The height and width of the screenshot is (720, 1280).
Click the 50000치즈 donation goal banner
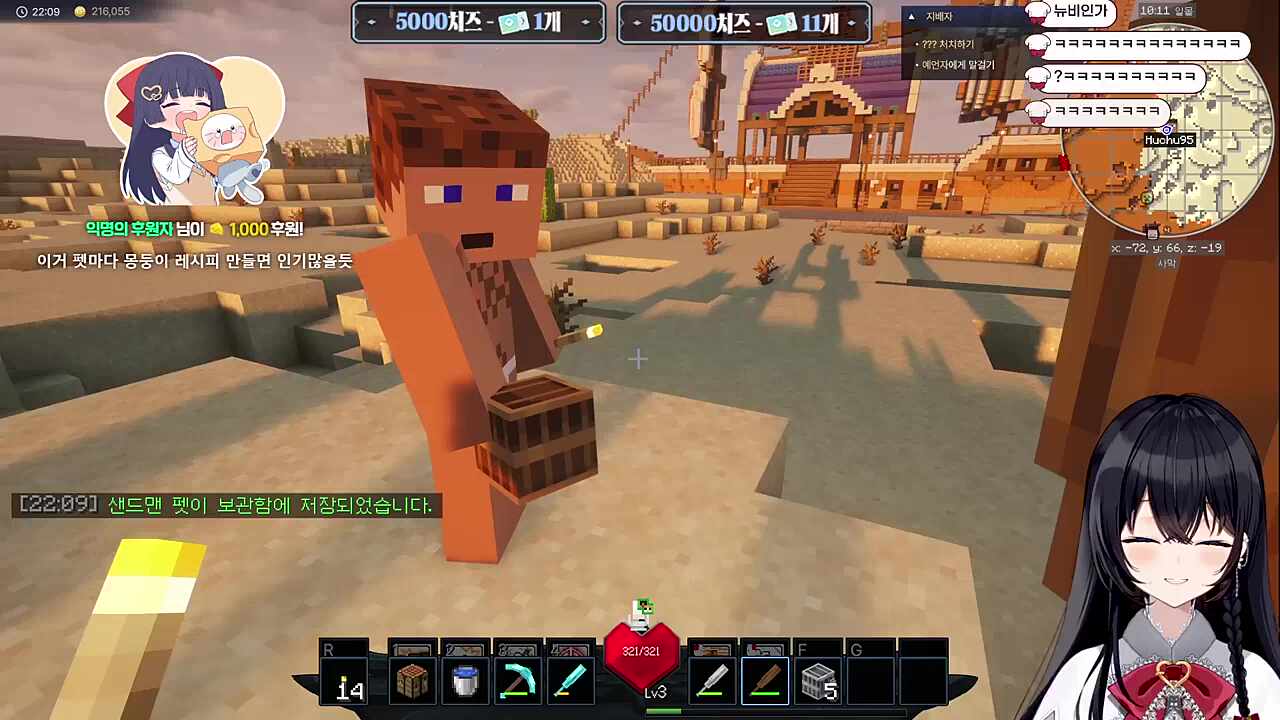[x=744, y=23]
